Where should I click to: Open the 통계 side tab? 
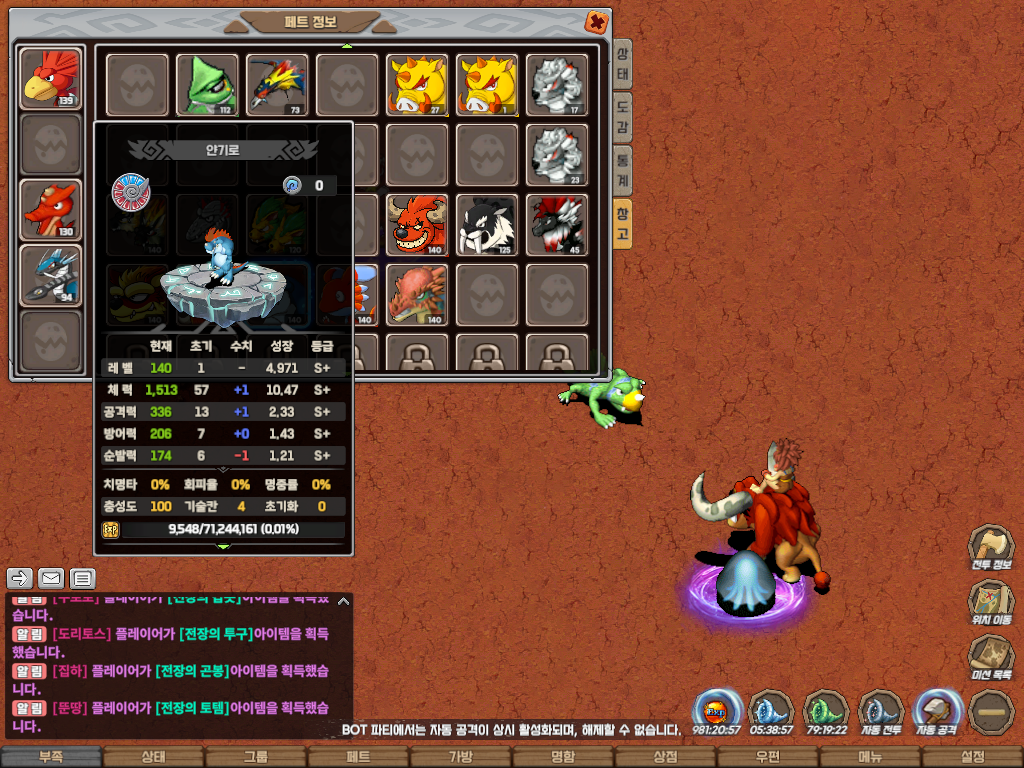[x=623, y=168]
